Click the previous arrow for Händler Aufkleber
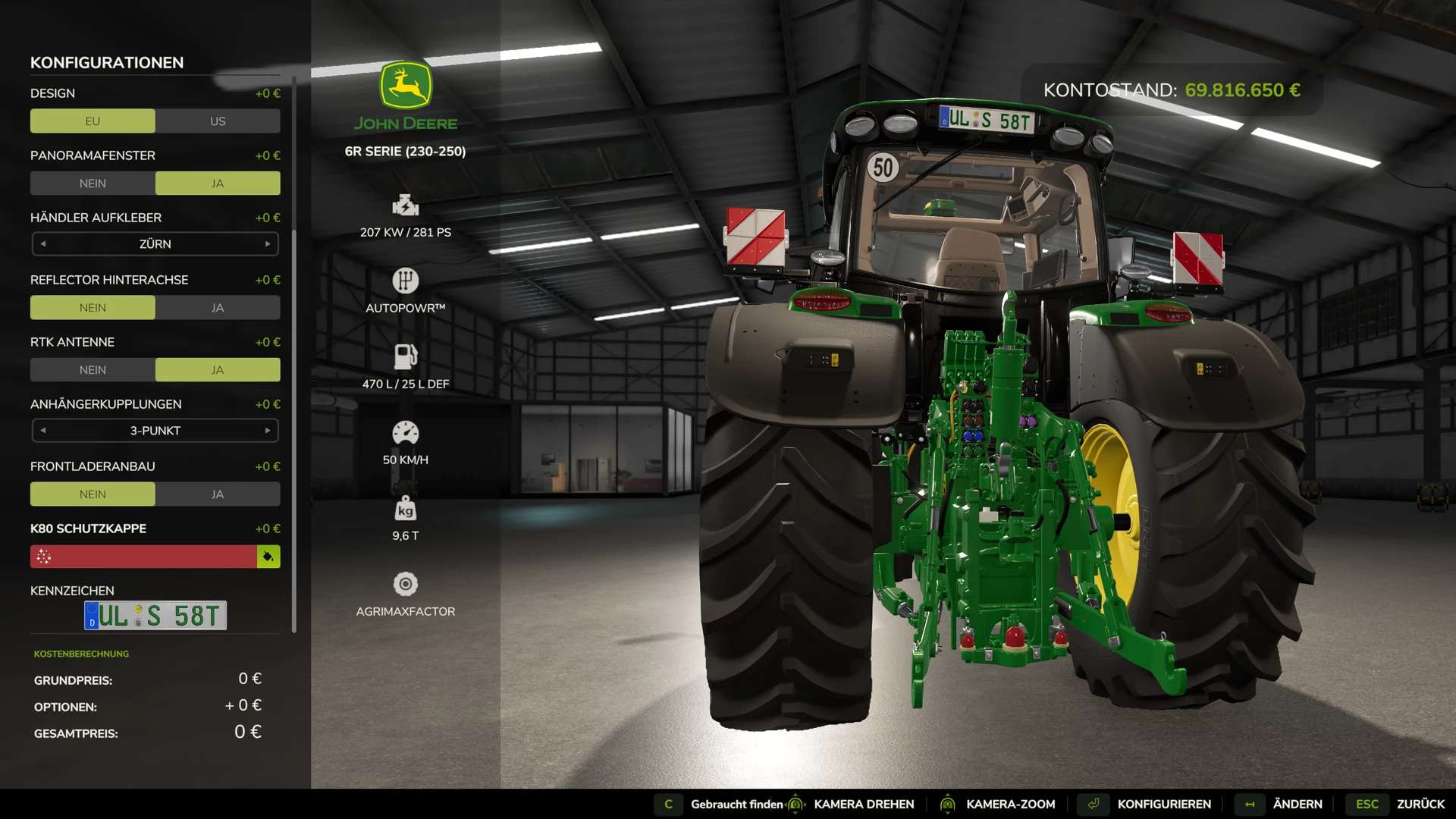This screenshot has height=819, width=1456. (x=43, y=244)
